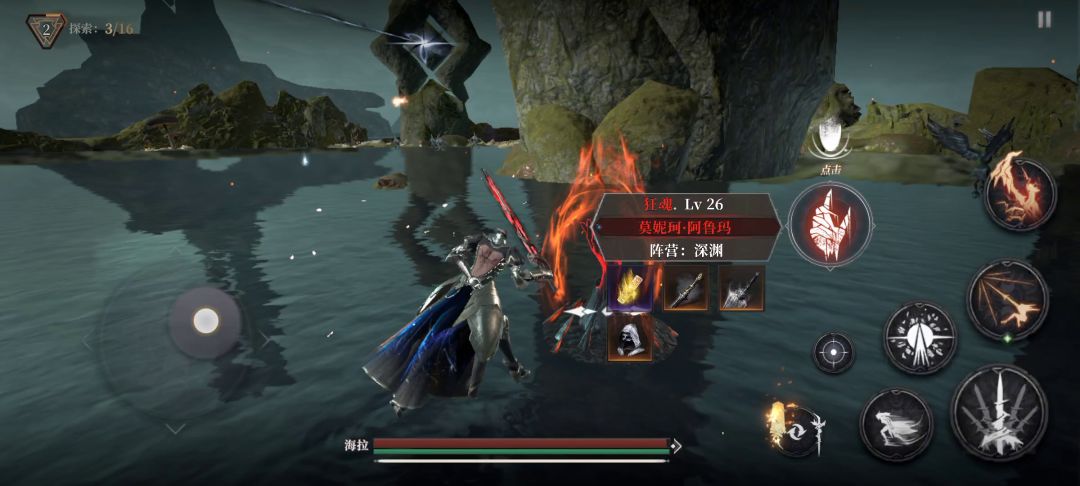Activate the flaming phoenix skill
1080x486 pixels.
[1020, 194]
